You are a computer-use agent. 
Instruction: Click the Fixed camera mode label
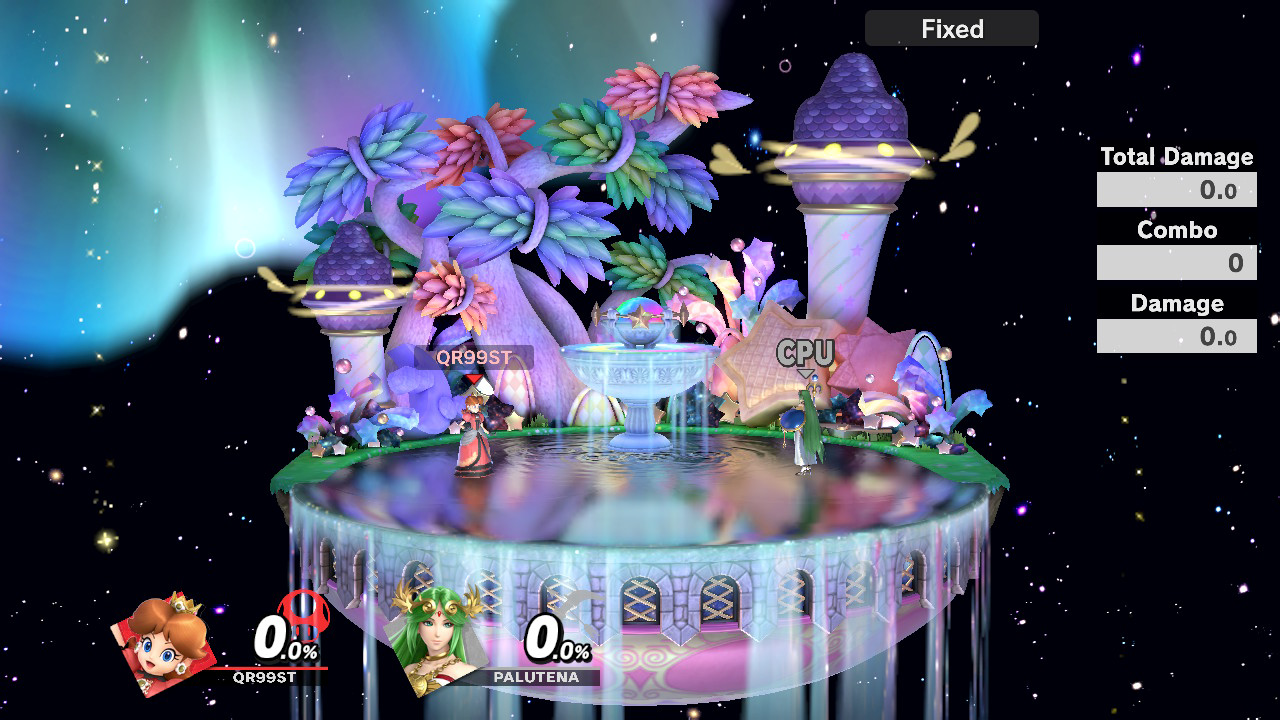(951, 29)
